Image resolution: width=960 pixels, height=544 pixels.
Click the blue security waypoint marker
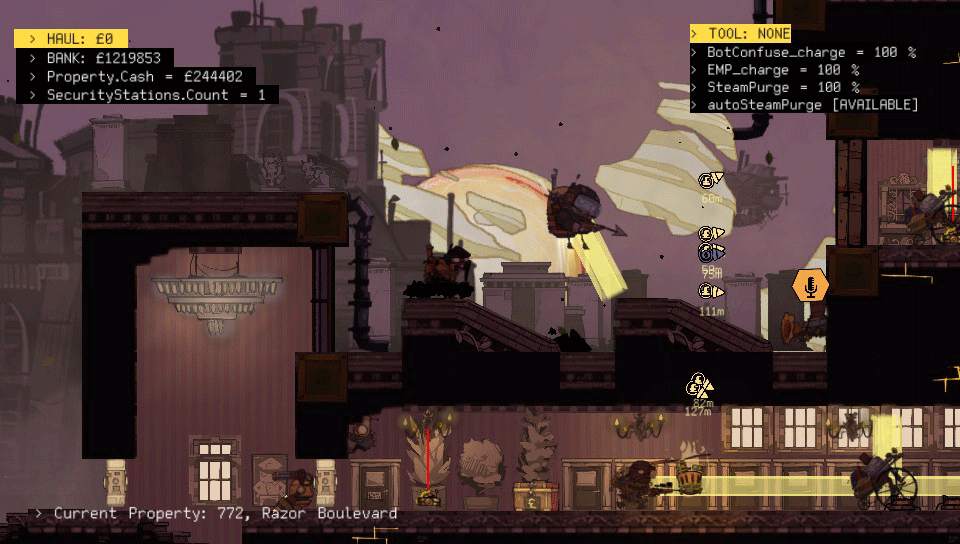point(710,251)
